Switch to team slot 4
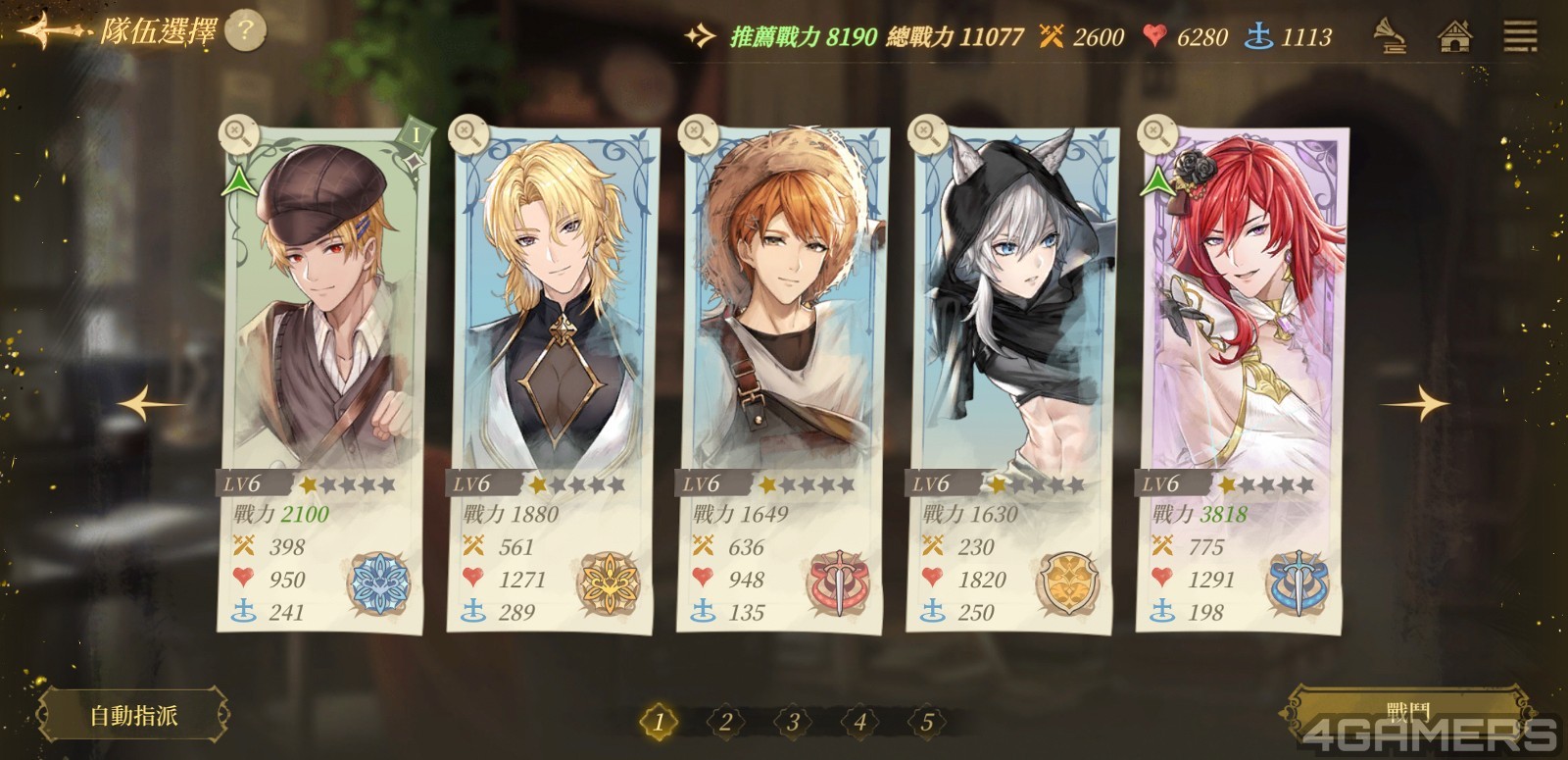Viewport: 1568px width, 760px height. coord(859,723)
